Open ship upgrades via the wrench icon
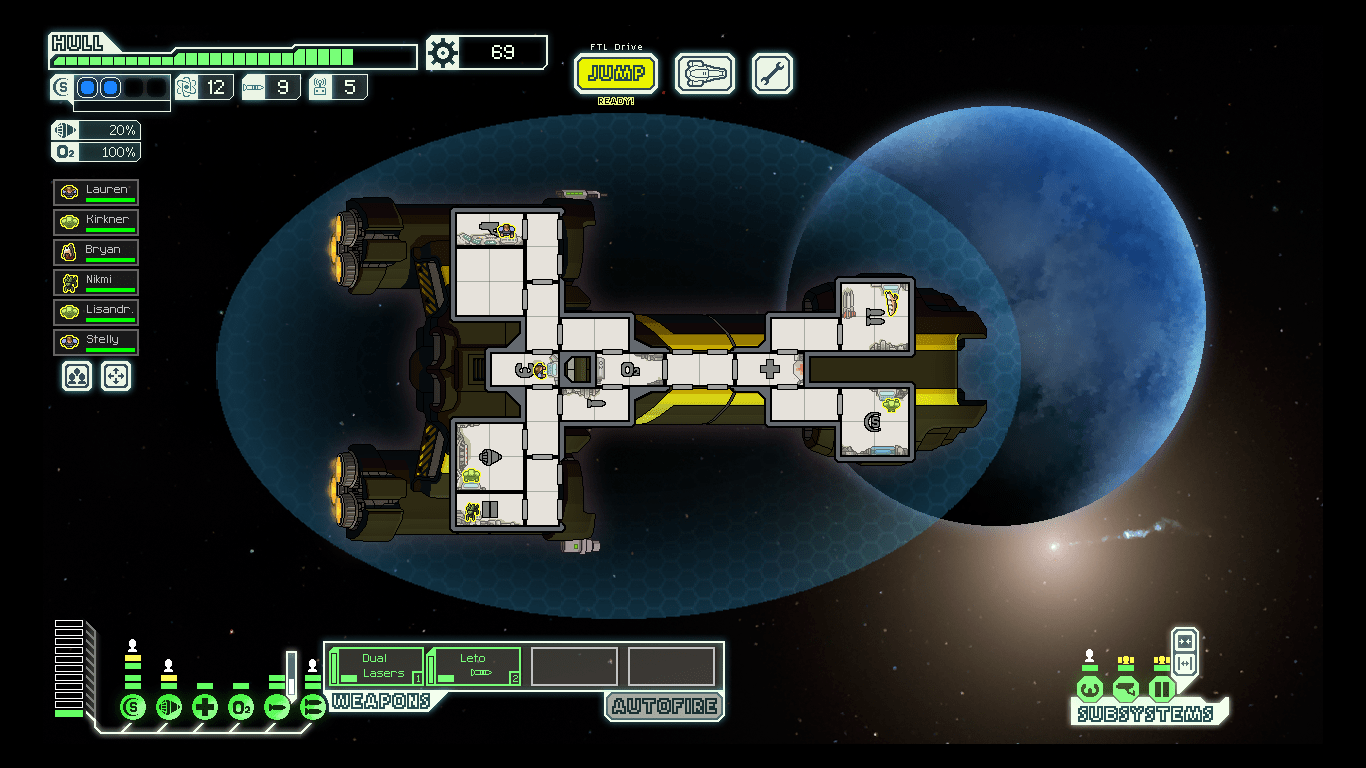The height and width of the screenshot is (768, 1366). (772, 74)
